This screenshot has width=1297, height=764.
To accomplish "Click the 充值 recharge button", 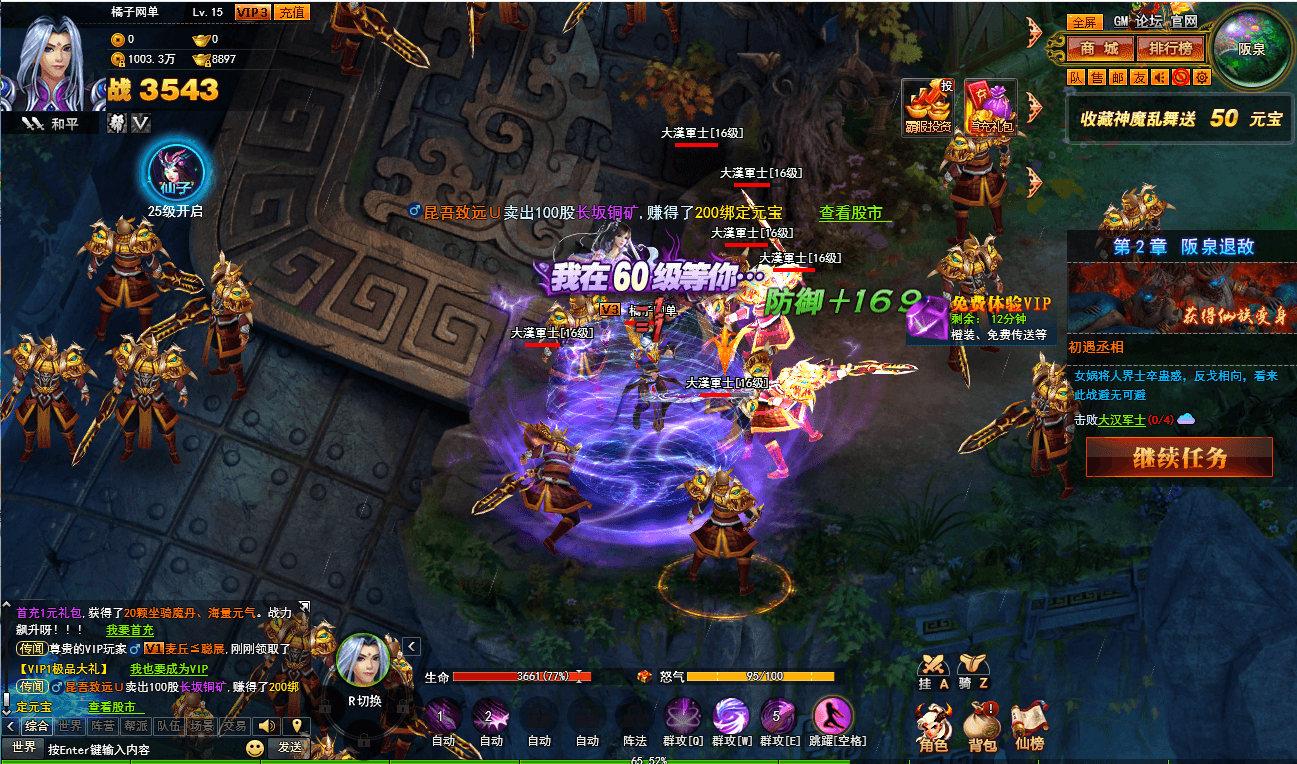I will point(292,12).
